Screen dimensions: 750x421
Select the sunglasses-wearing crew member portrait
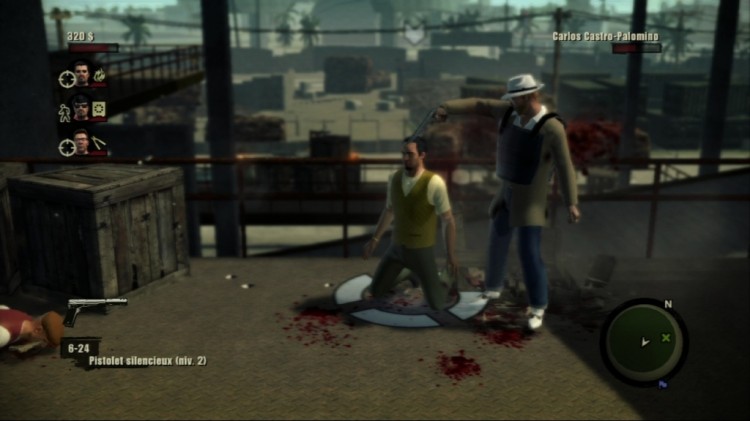(82, 108)
